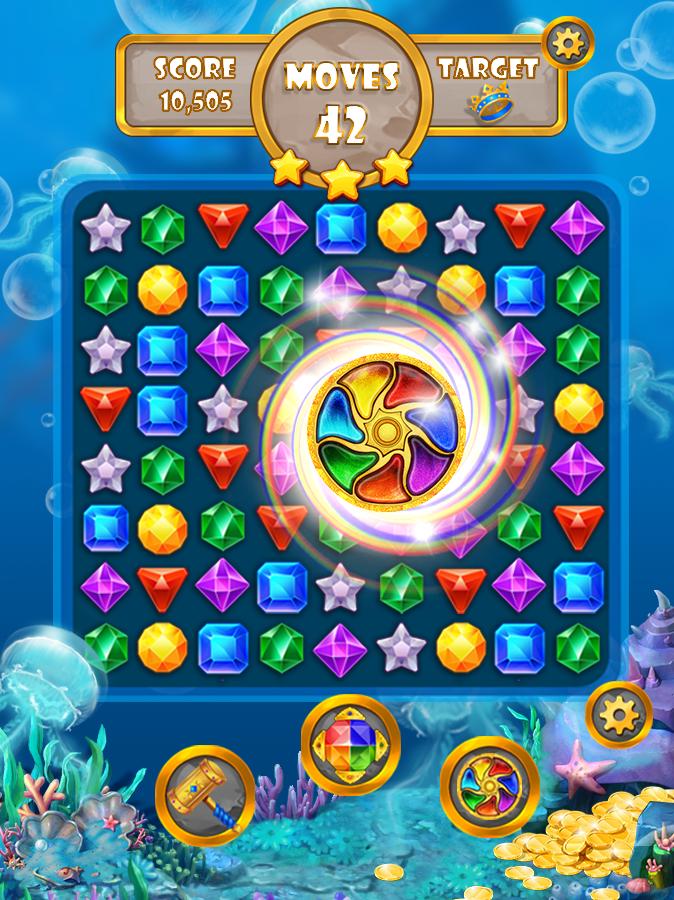The image size is (674, 900).
Task: Activate the golden hammer booster
Action: click(204, 795)
